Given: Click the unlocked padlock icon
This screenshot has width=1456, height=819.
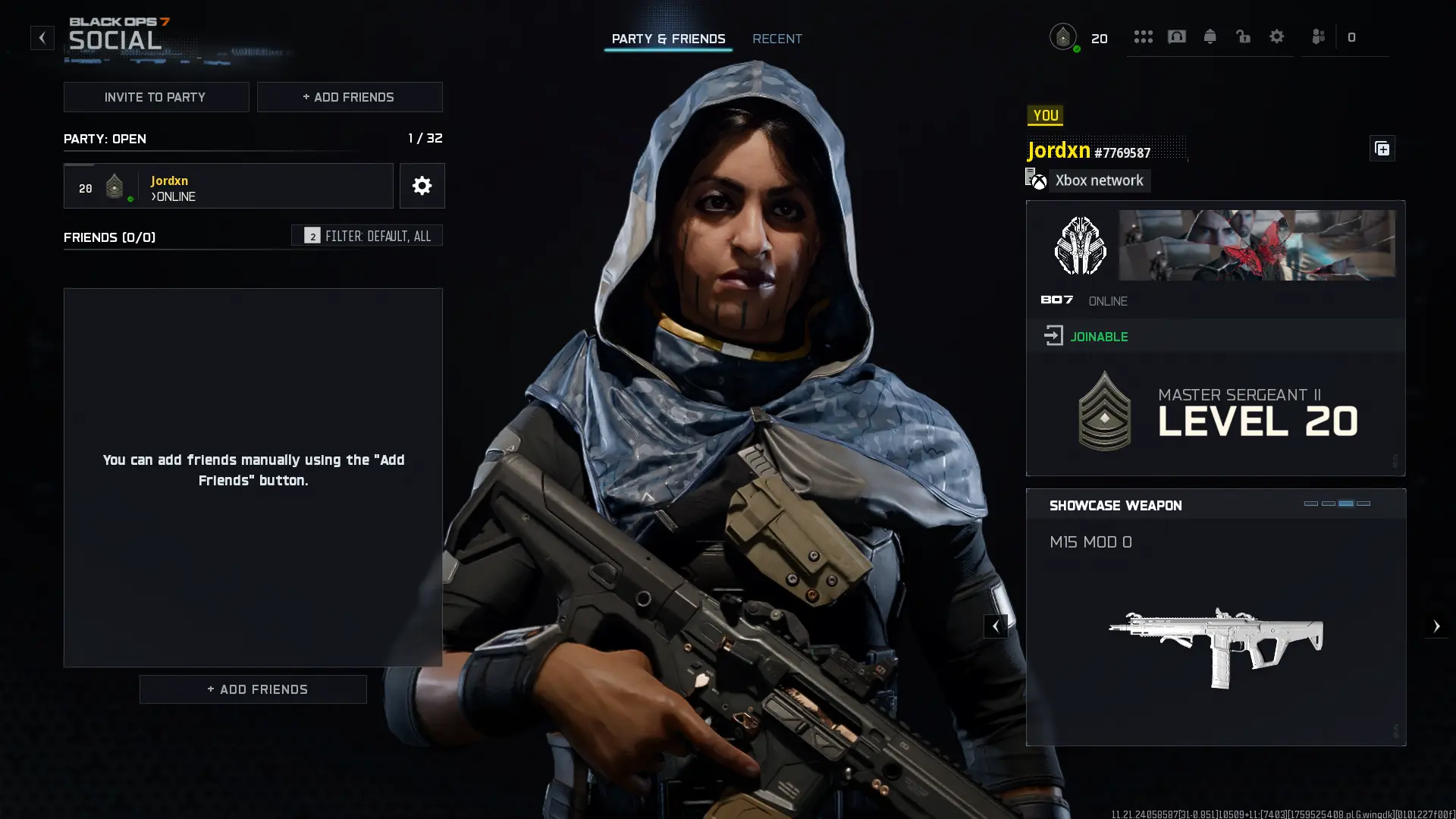Looking at the screenshot, I should 1243,36.
